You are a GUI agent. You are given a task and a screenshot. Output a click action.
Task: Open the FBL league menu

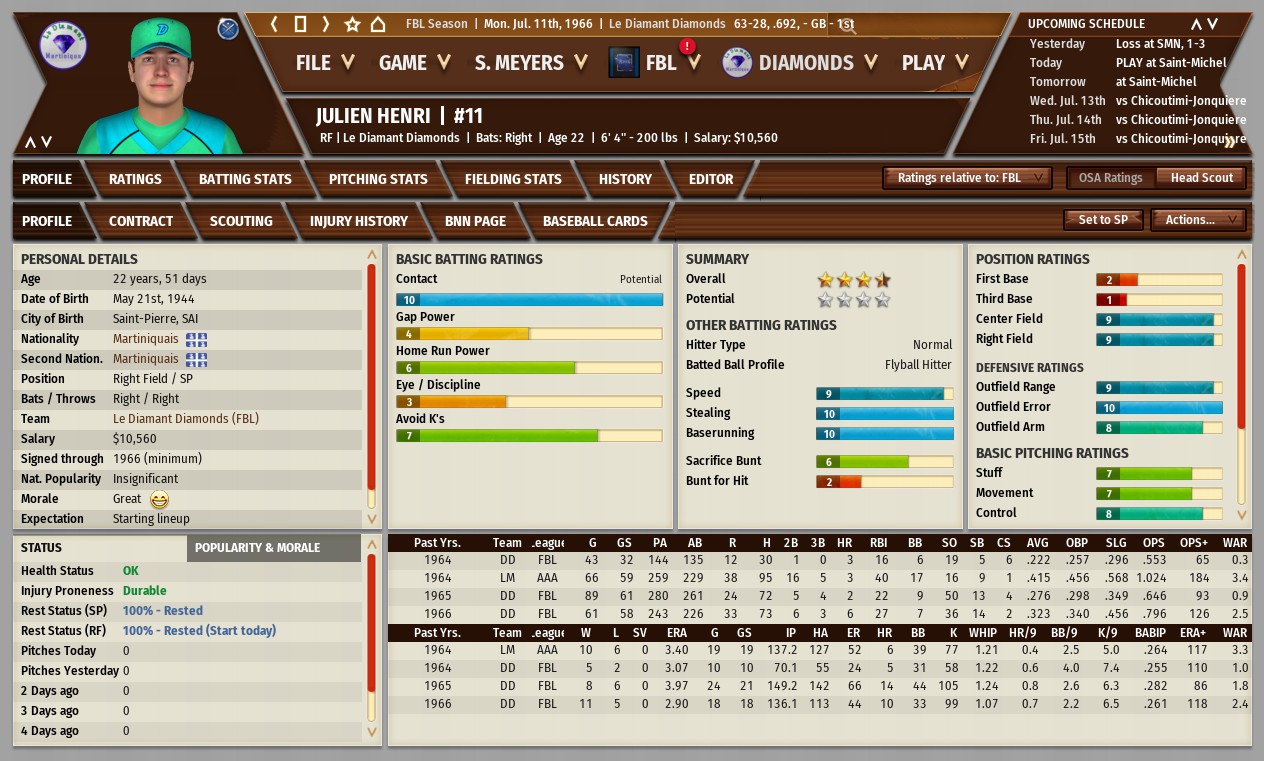click(659, 63)
